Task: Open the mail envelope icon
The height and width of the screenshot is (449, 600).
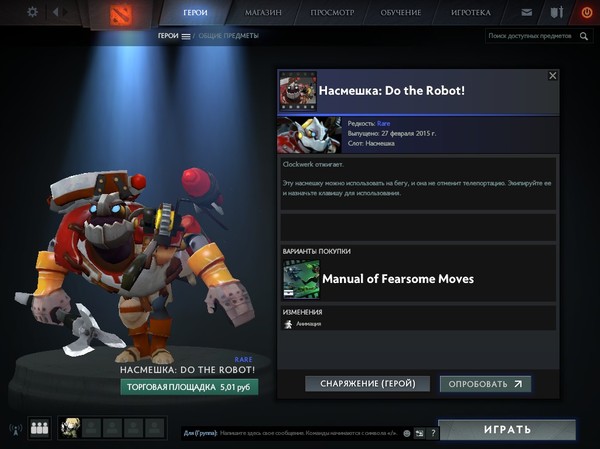Action: 527,13
